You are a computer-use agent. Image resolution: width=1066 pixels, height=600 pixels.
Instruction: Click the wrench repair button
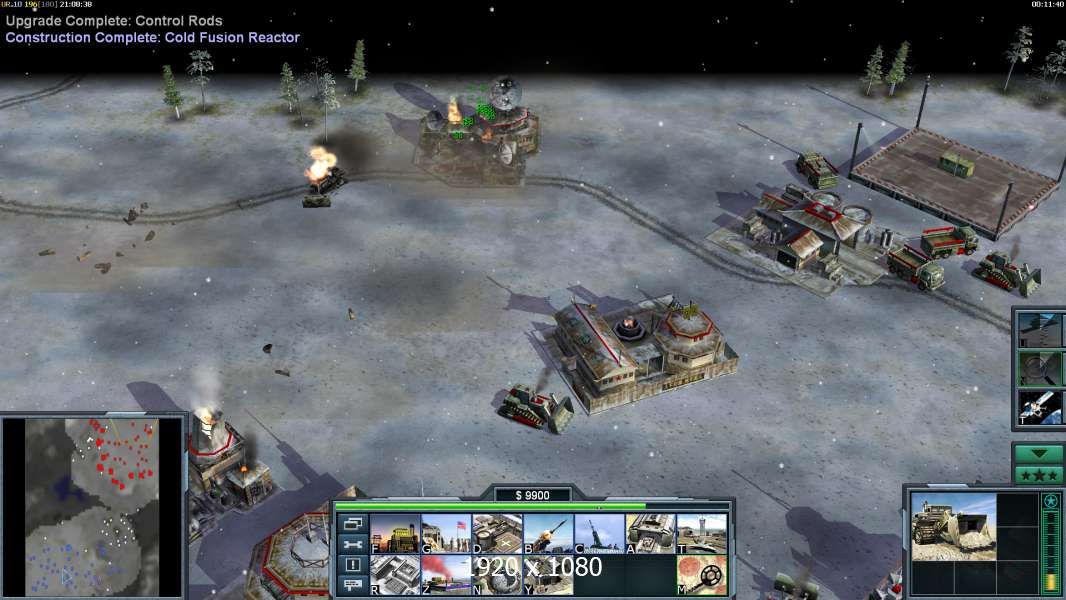[352, 544]
